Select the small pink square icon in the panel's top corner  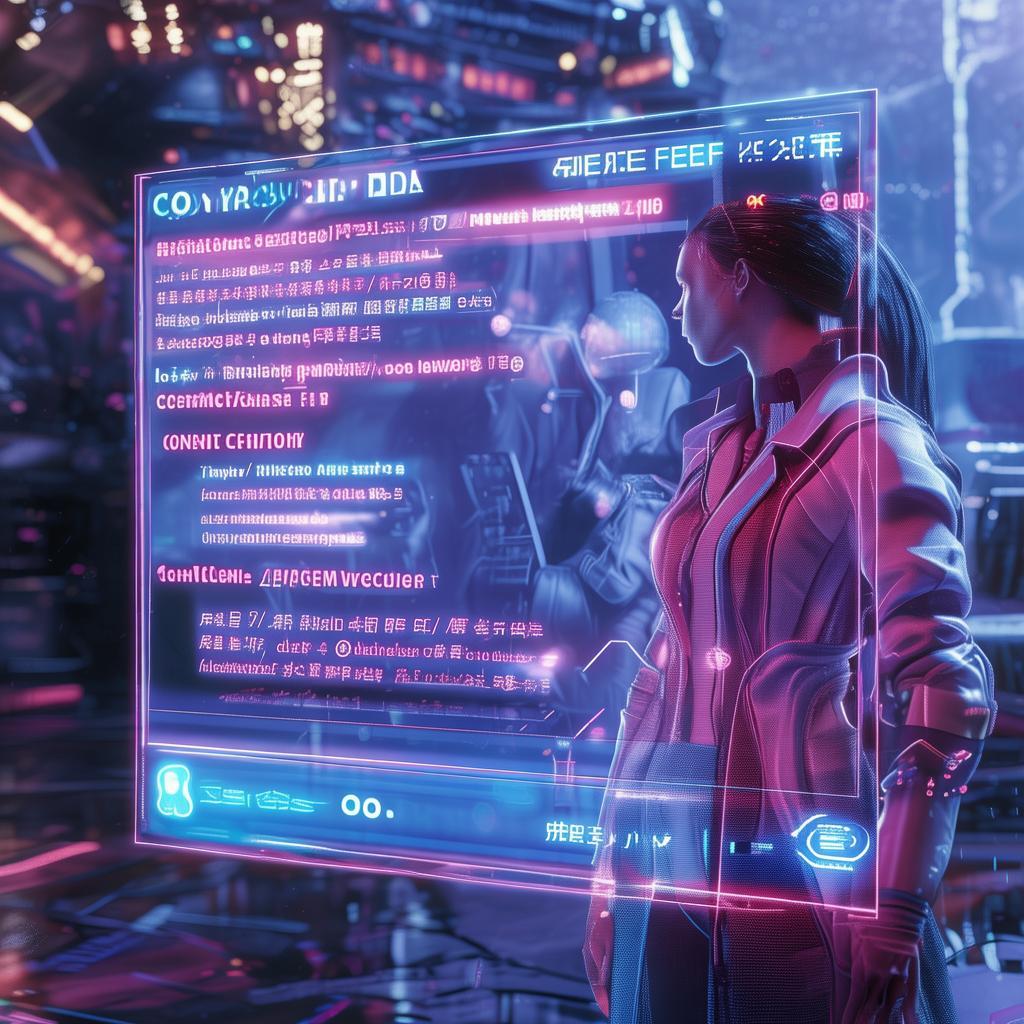tap(830, 202)
